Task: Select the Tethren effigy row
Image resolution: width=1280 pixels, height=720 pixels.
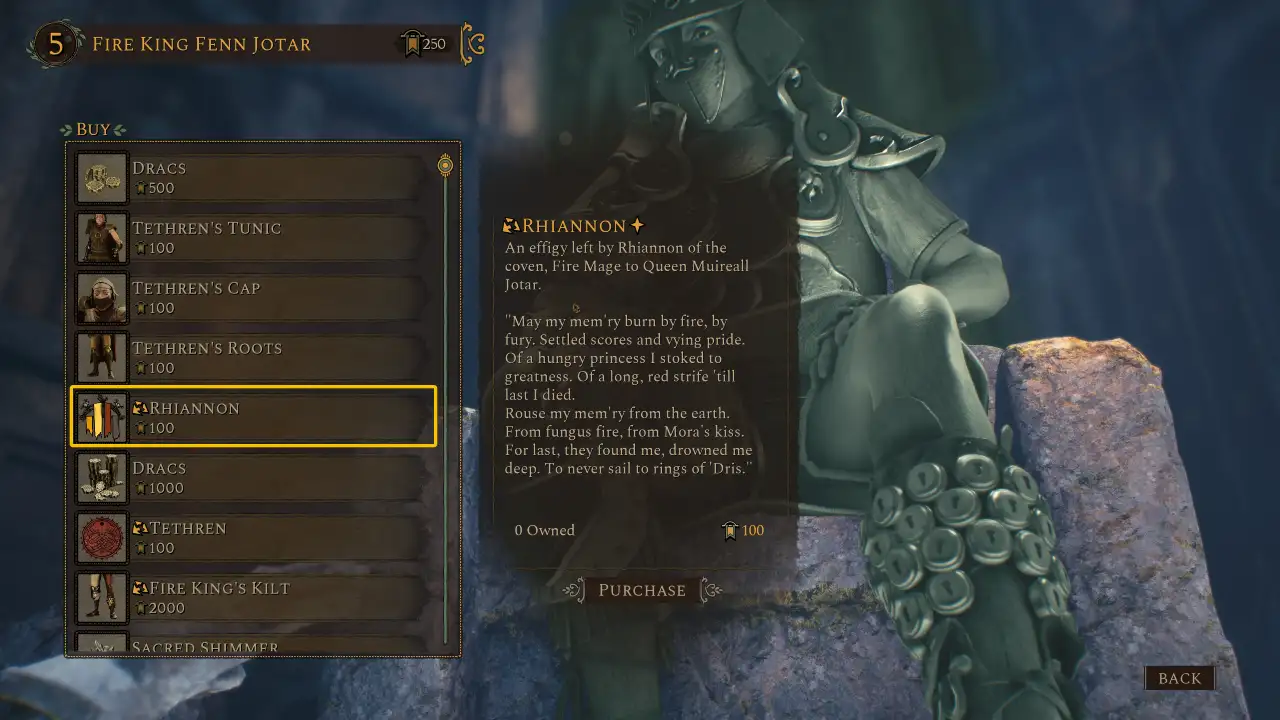Action: [253, 538]
